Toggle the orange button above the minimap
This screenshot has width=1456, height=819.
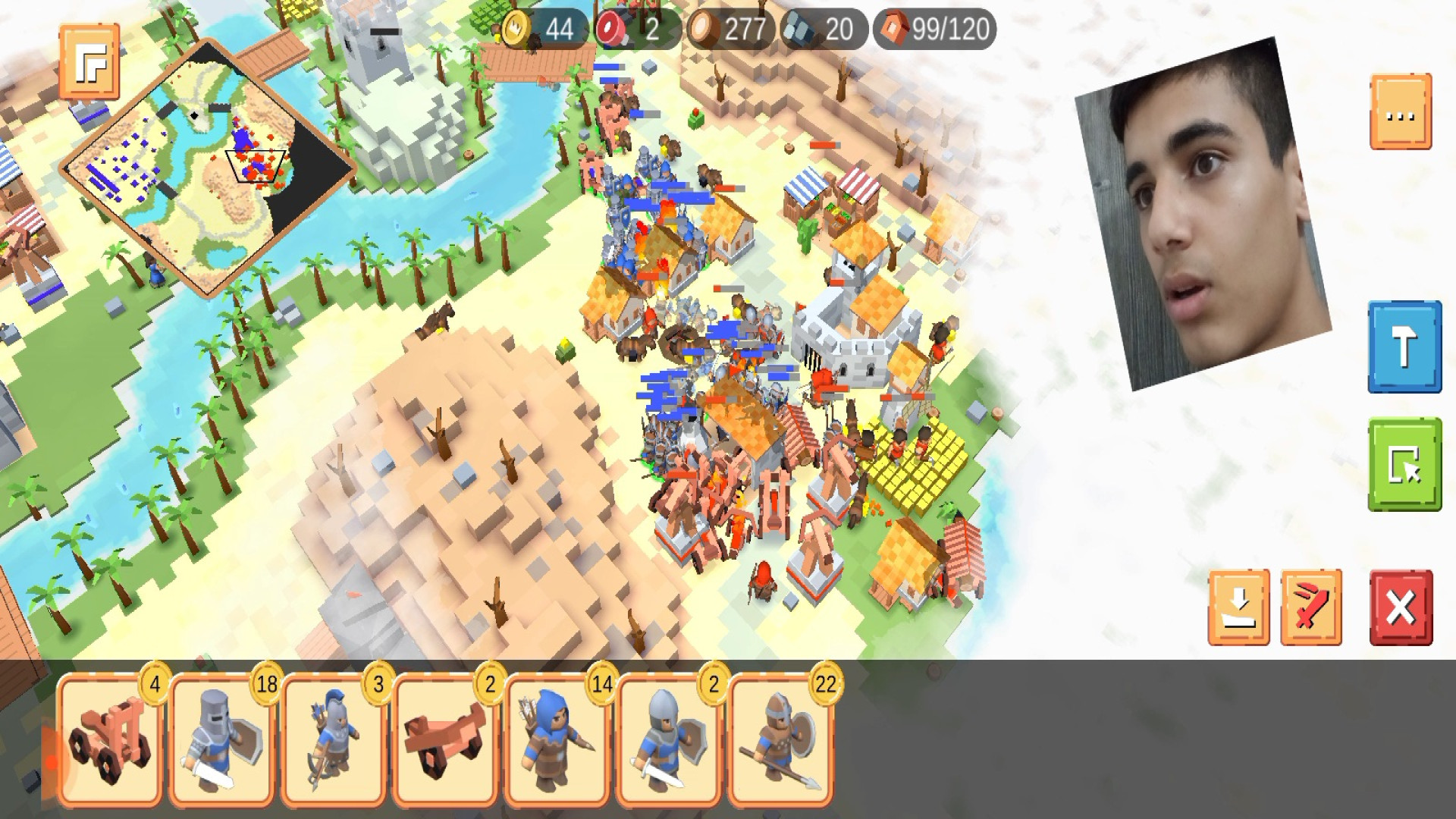89,61
